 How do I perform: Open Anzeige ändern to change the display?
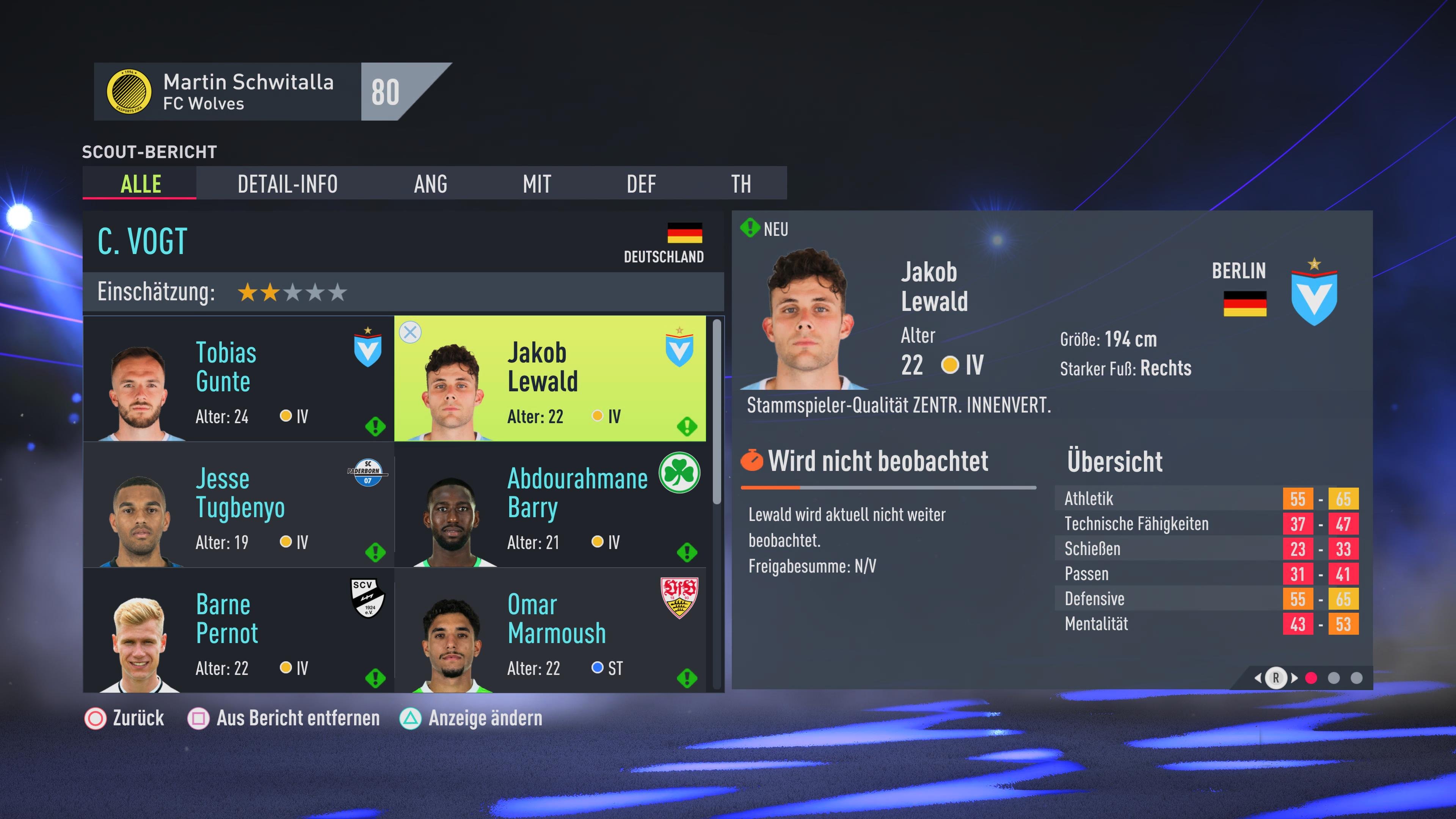tap(484, 719)
